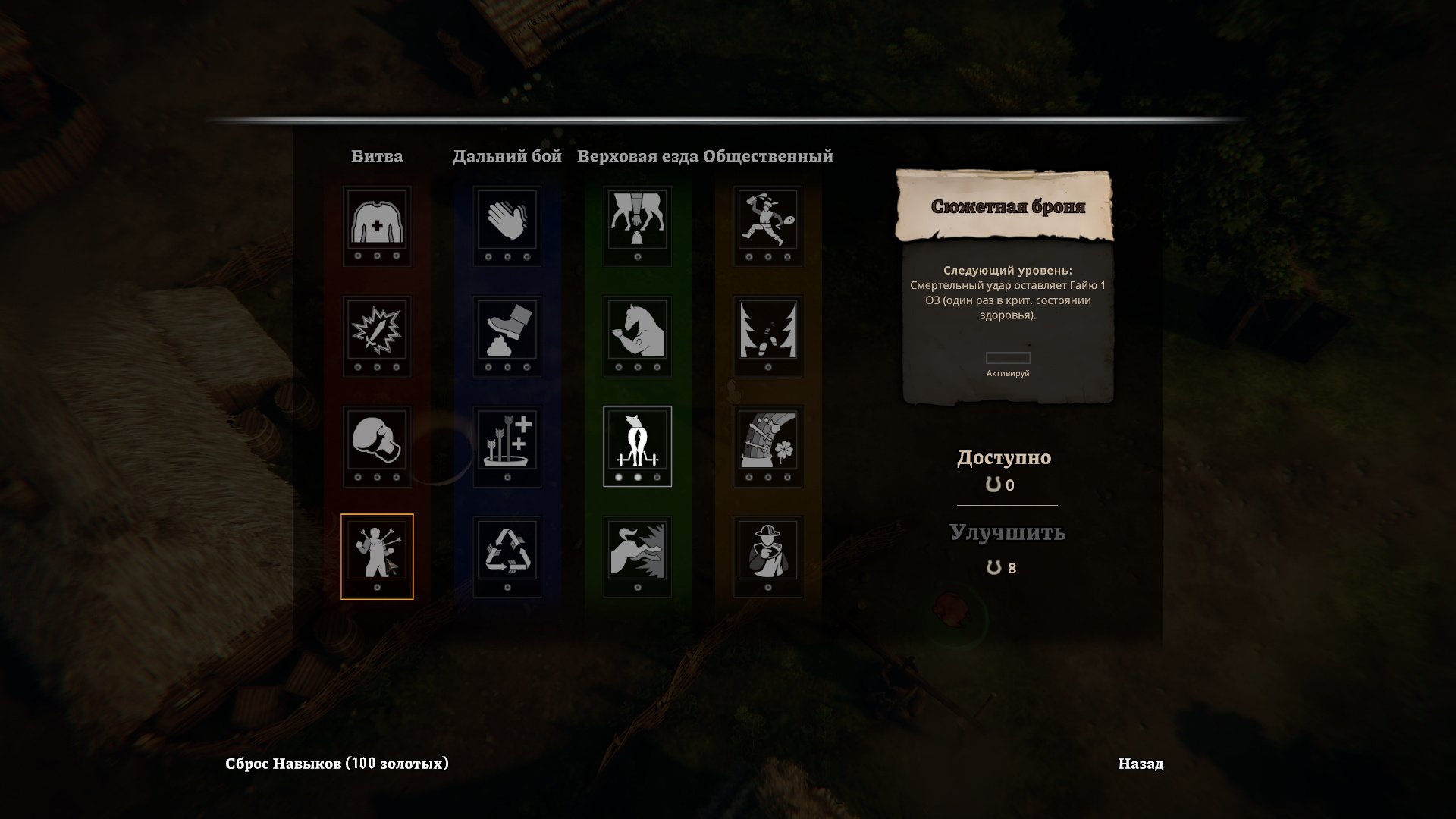Pick the arrow-riddled man skill

(377, 551)
